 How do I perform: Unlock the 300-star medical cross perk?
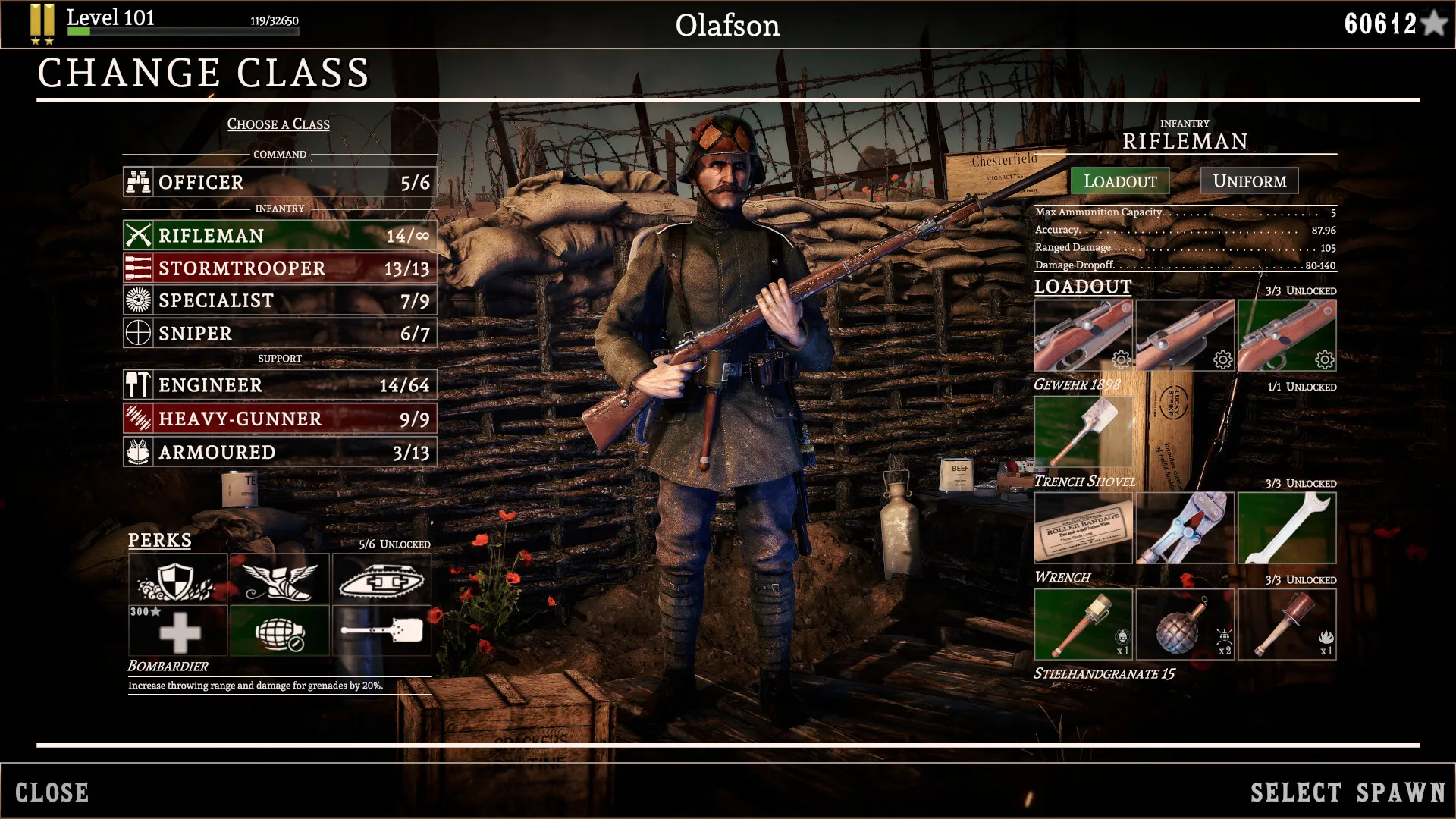pyautogui.click(x=177, y=630)
